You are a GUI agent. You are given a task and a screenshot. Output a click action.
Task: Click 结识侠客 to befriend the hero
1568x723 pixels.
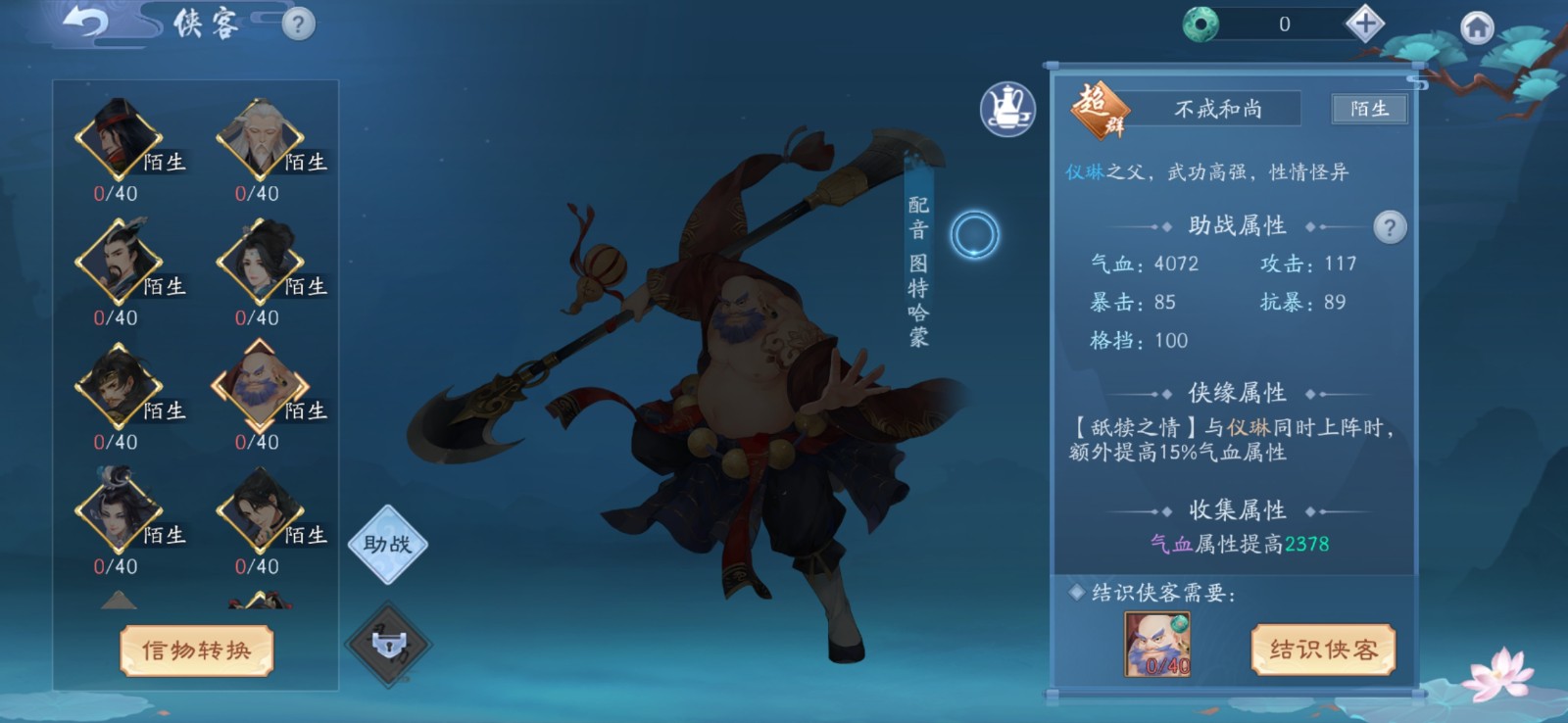(1323, 650)
